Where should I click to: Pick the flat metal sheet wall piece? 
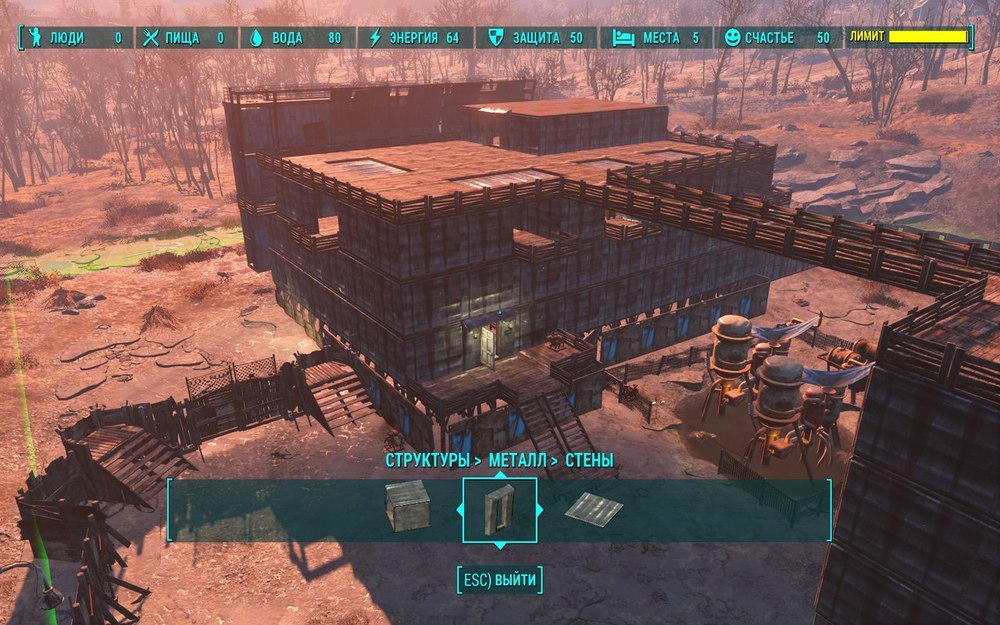point(593,508)
